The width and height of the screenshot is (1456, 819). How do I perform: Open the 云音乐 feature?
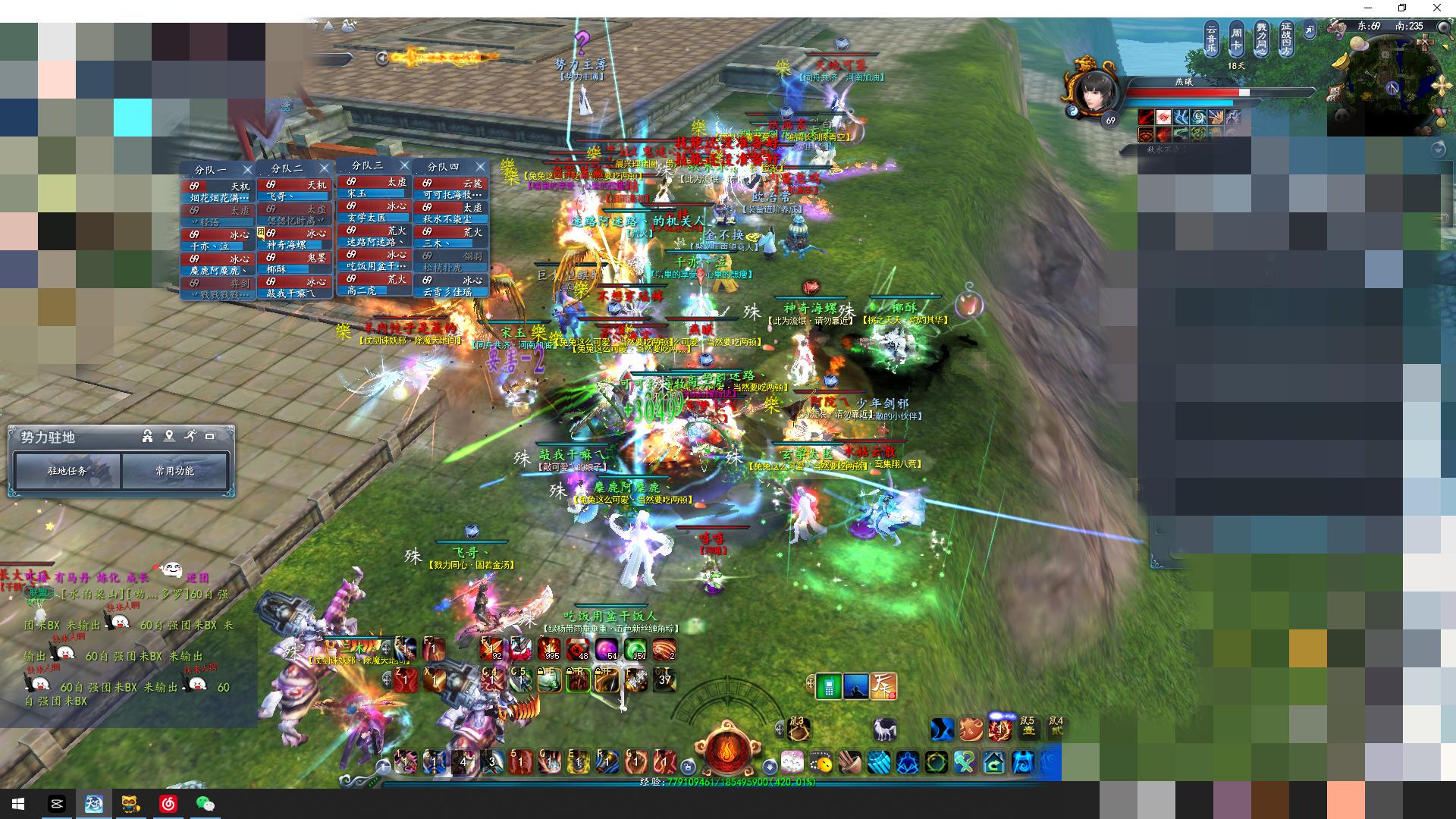click(1211, 39)
